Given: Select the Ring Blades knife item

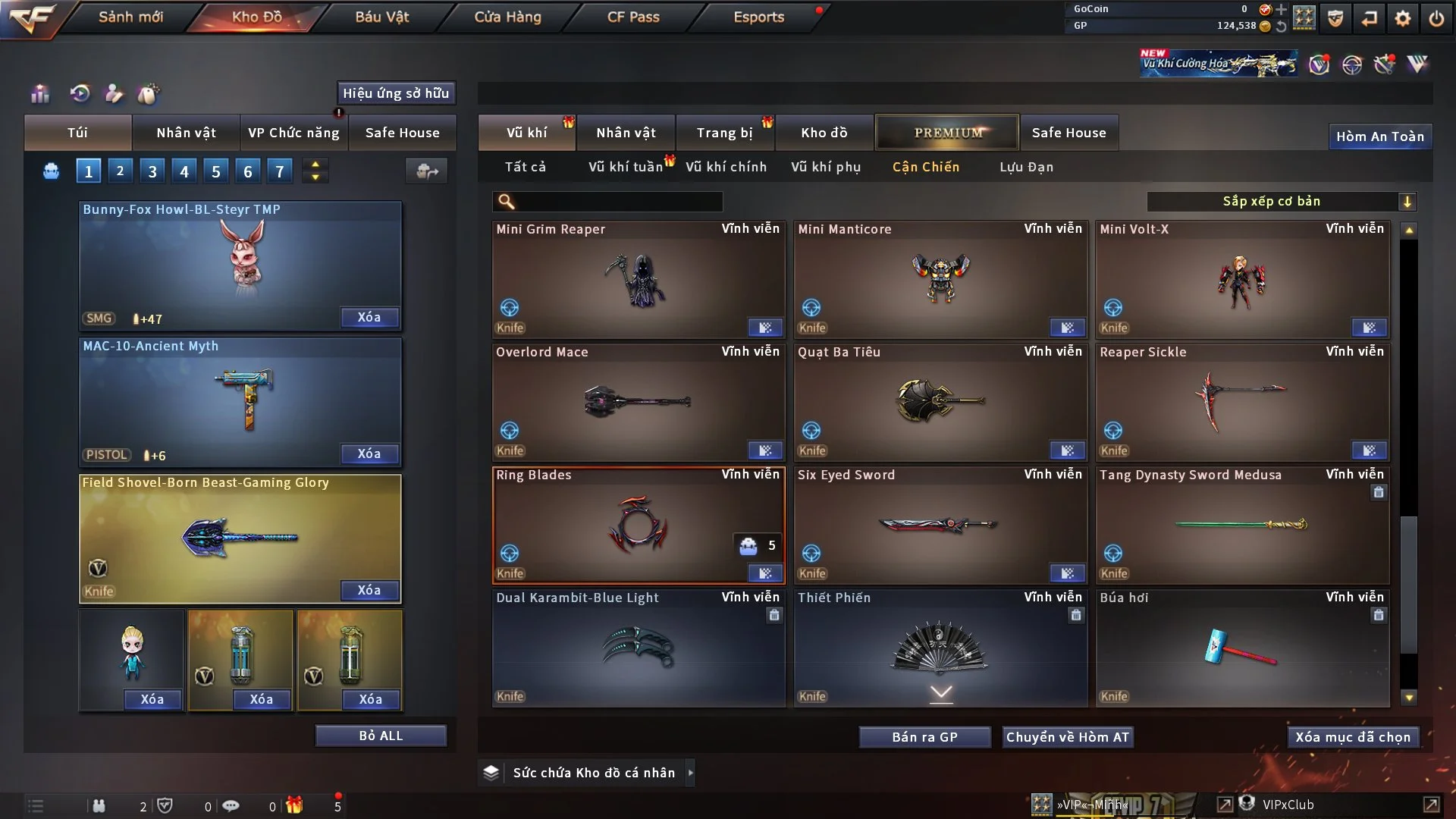Looking at the screenshot, I should (638, 525).
